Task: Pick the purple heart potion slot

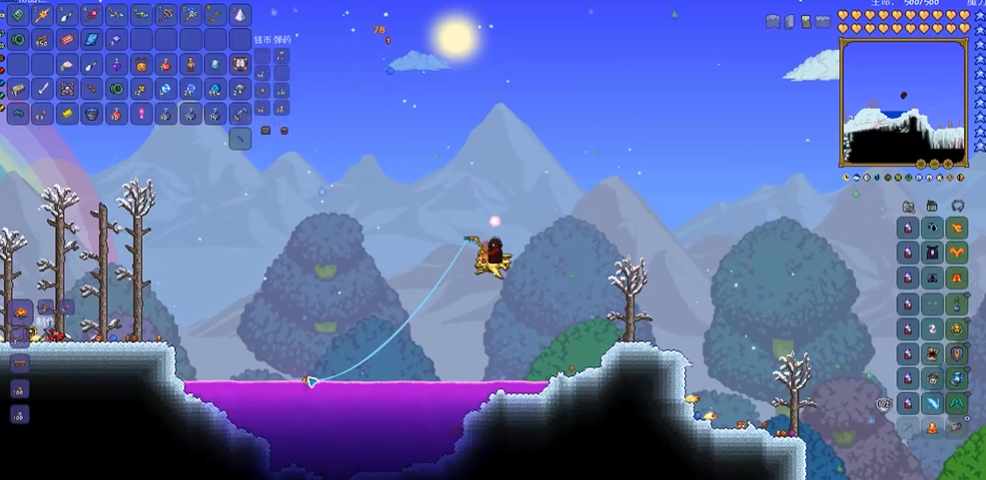Action: point(117,65)
